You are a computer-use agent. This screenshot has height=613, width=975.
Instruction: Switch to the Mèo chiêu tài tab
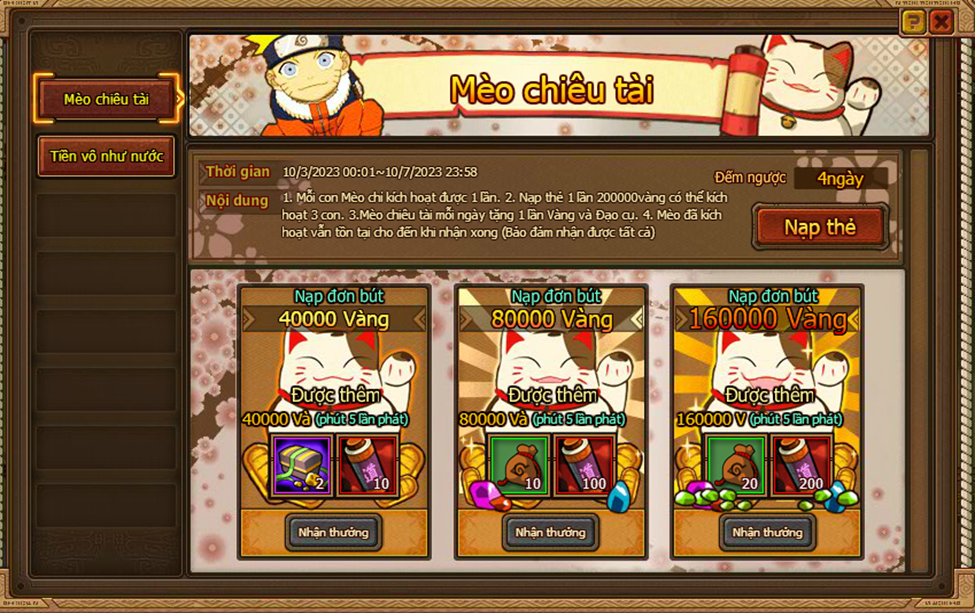point(106,99)
